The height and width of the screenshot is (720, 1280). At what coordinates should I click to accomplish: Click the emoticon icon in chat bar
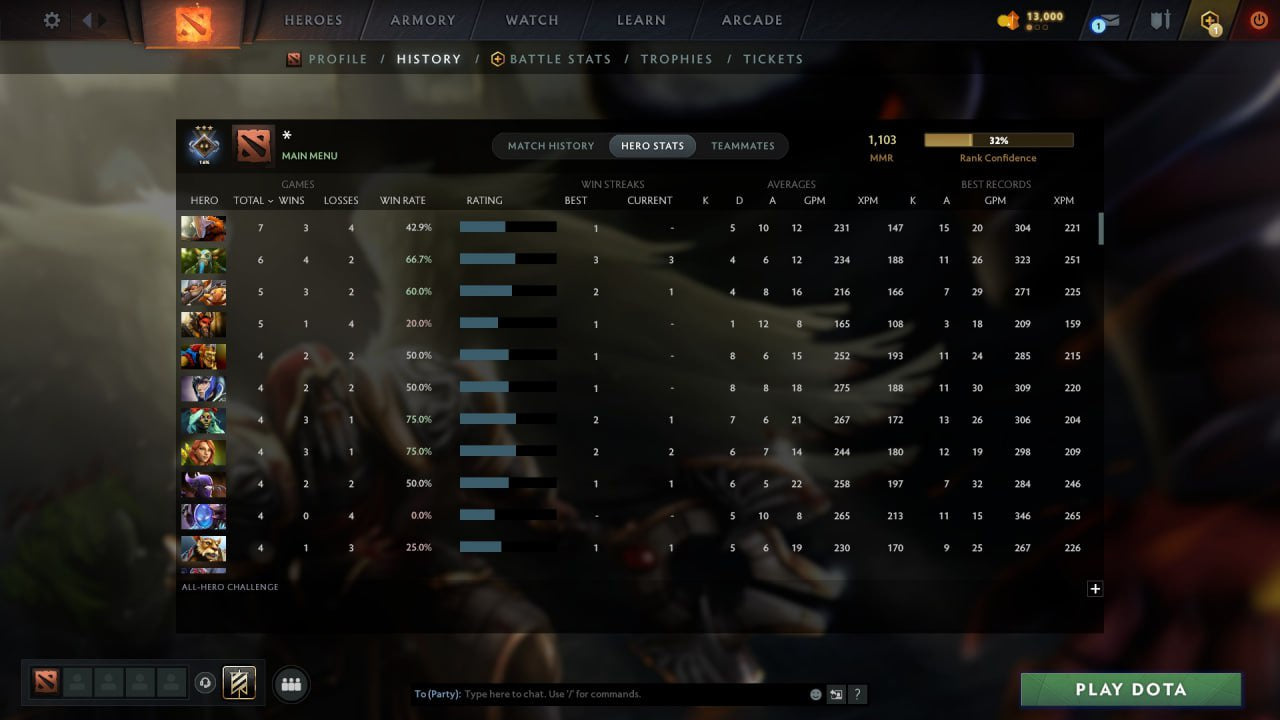coord(815,693)
